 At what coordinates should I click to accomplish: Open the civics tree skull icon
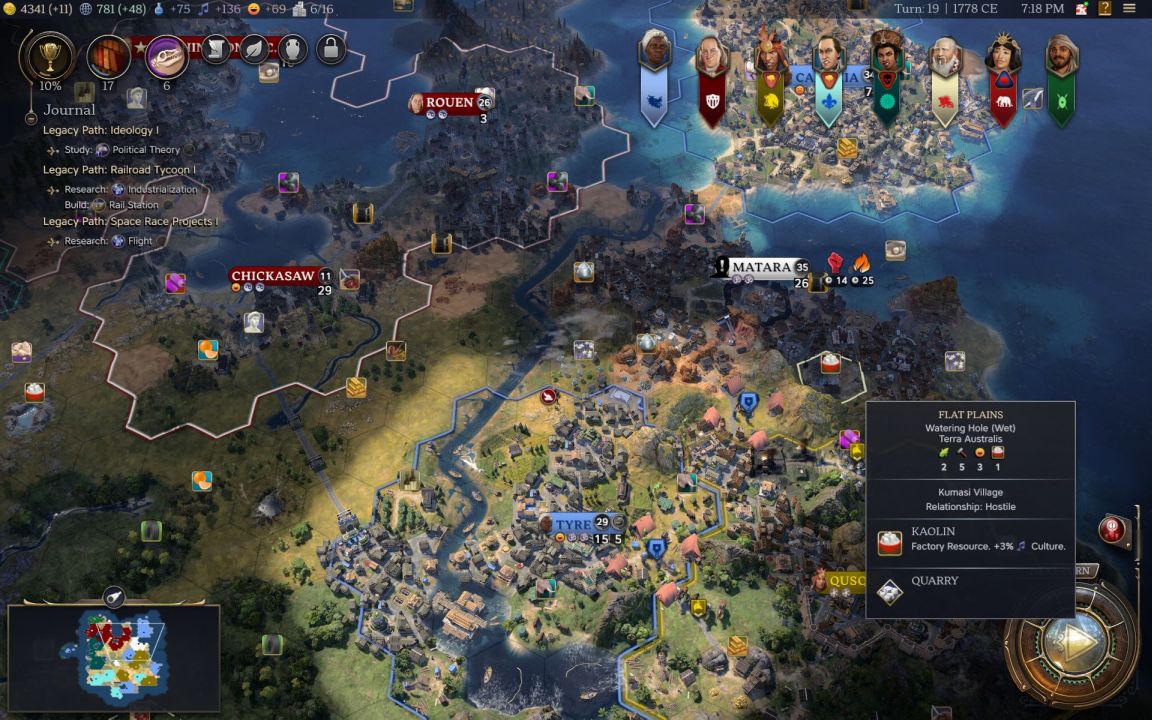pyautogui.click(x=166, y=57)
